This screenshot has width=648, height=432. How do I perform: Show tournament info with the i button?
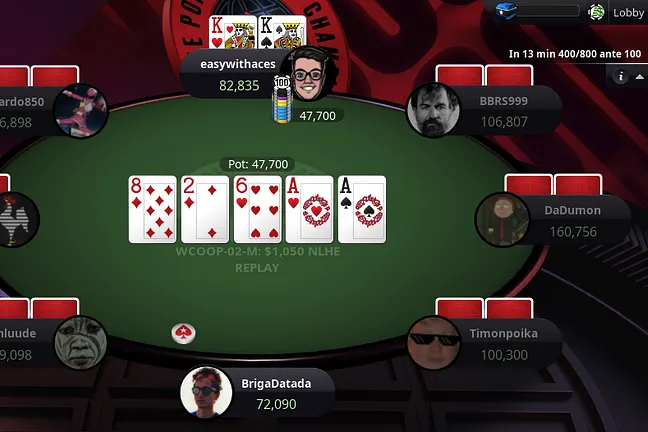[x=621, y=76]
